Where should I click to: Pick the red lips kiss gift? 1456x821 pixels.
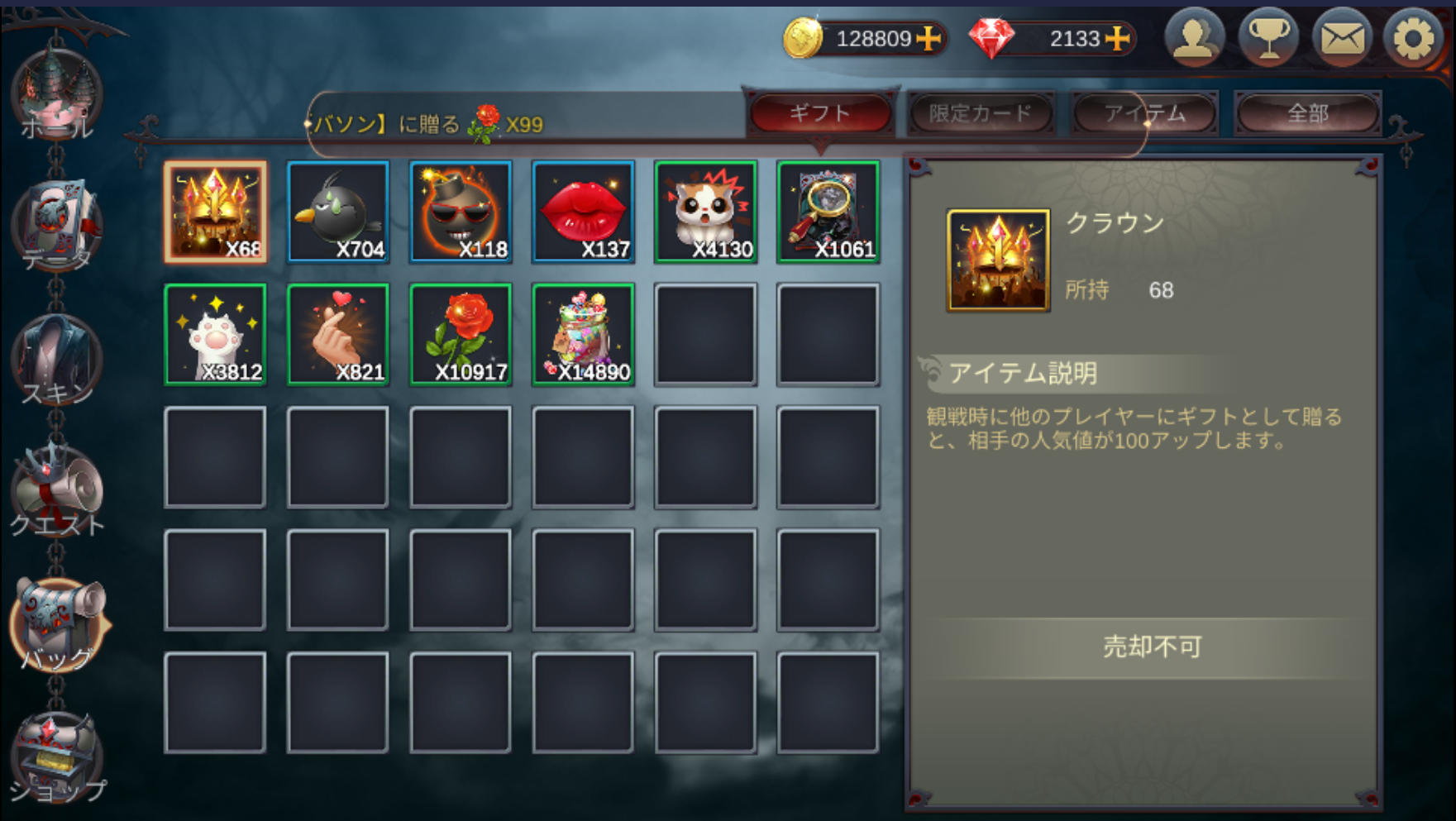[583, 212]
